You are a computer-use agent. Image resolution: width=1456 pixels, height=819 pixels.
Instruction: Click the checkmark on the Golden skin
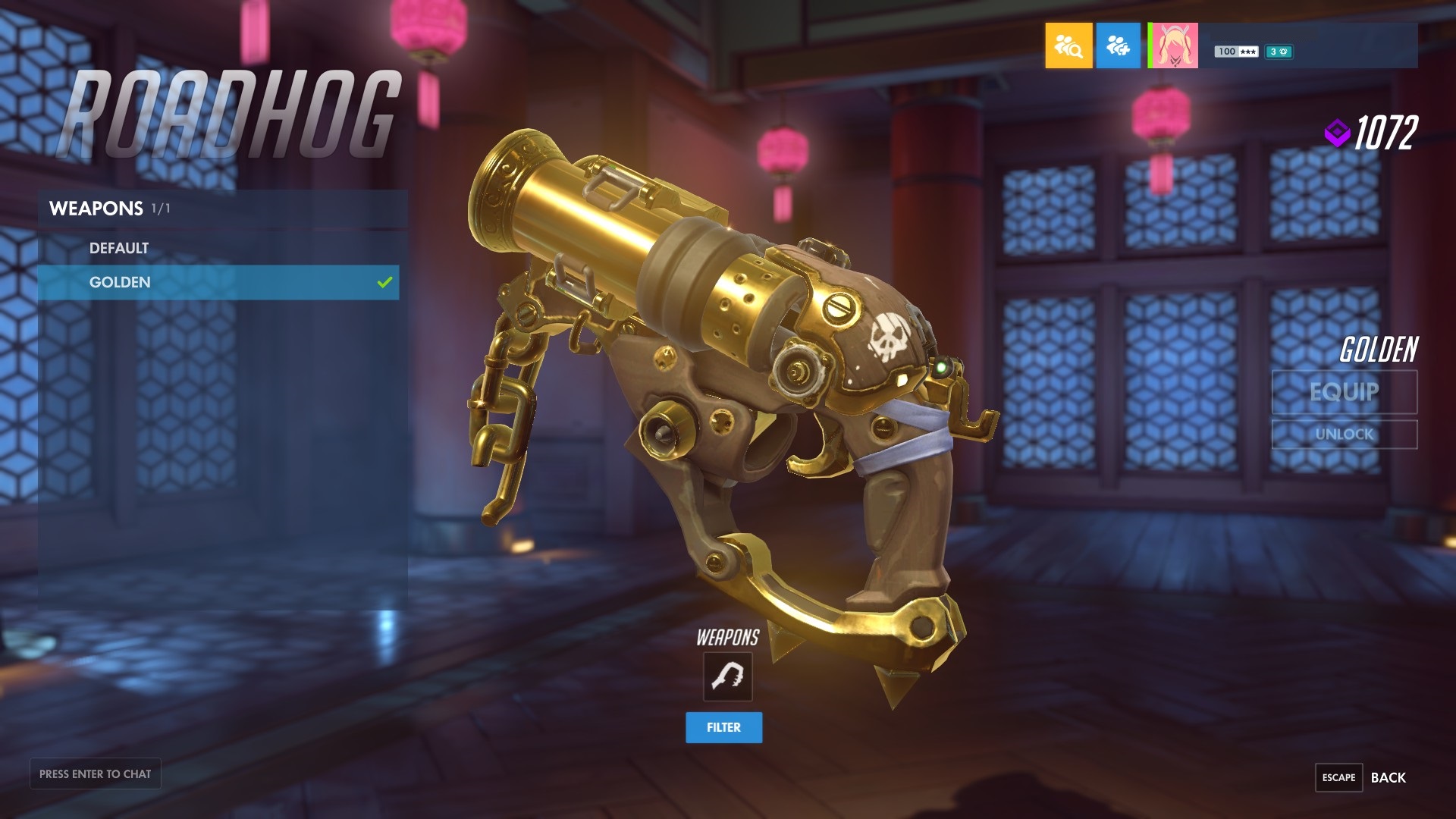pos(384,282)
